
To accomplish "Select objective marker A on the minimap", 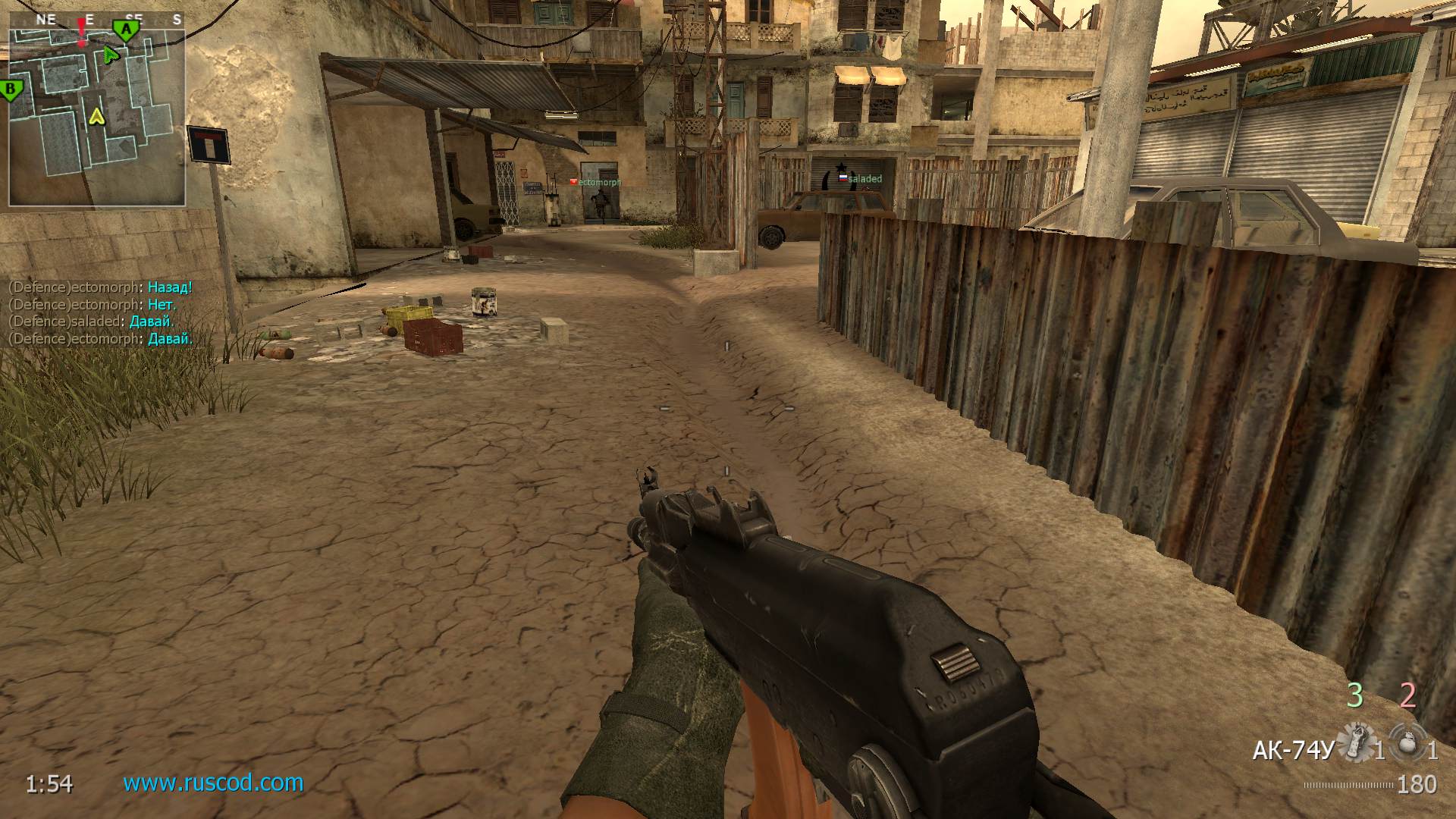I will point(125,29).
